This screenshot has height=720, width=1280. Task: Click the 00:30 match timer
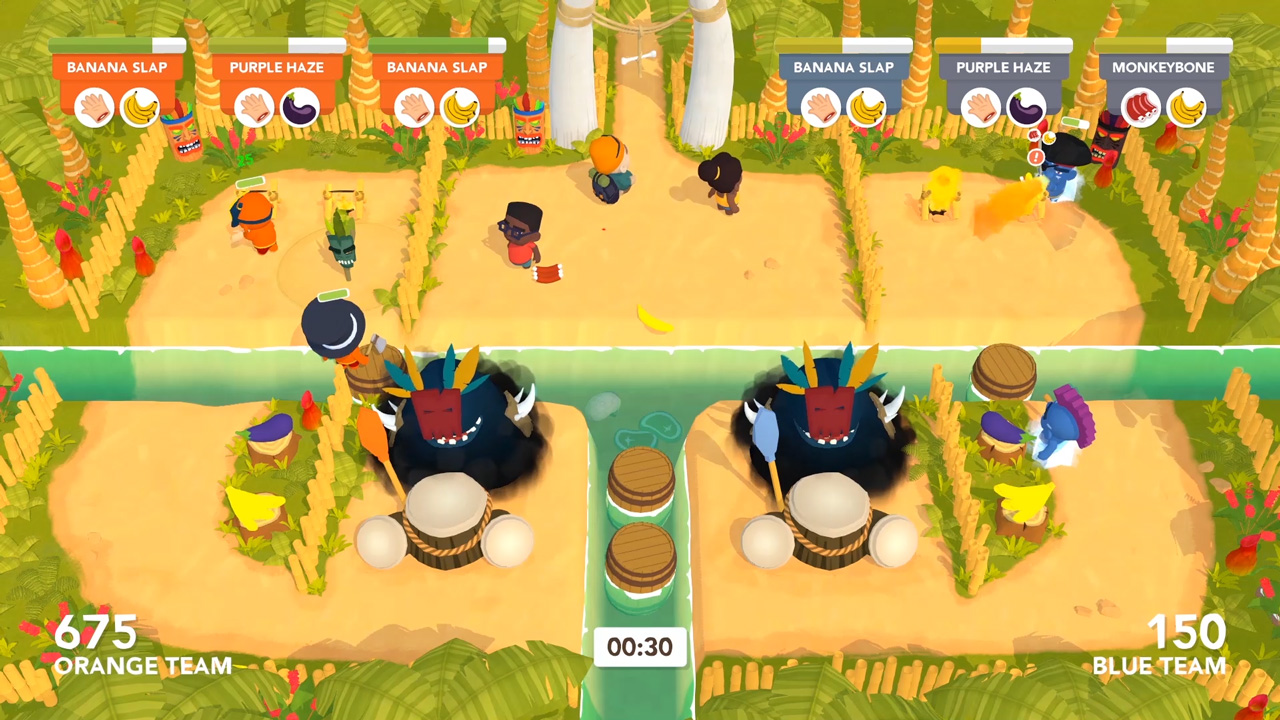(640, 646)
